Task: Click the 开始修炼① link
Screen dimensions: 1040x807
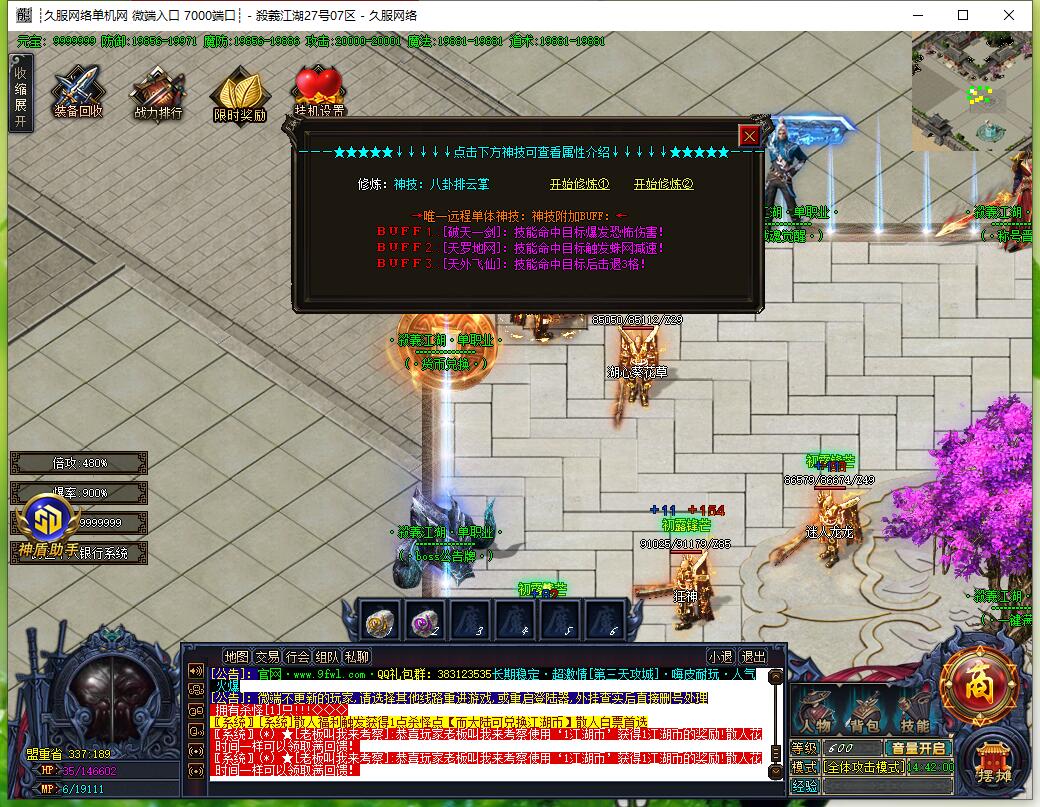Action: (579, 184)
